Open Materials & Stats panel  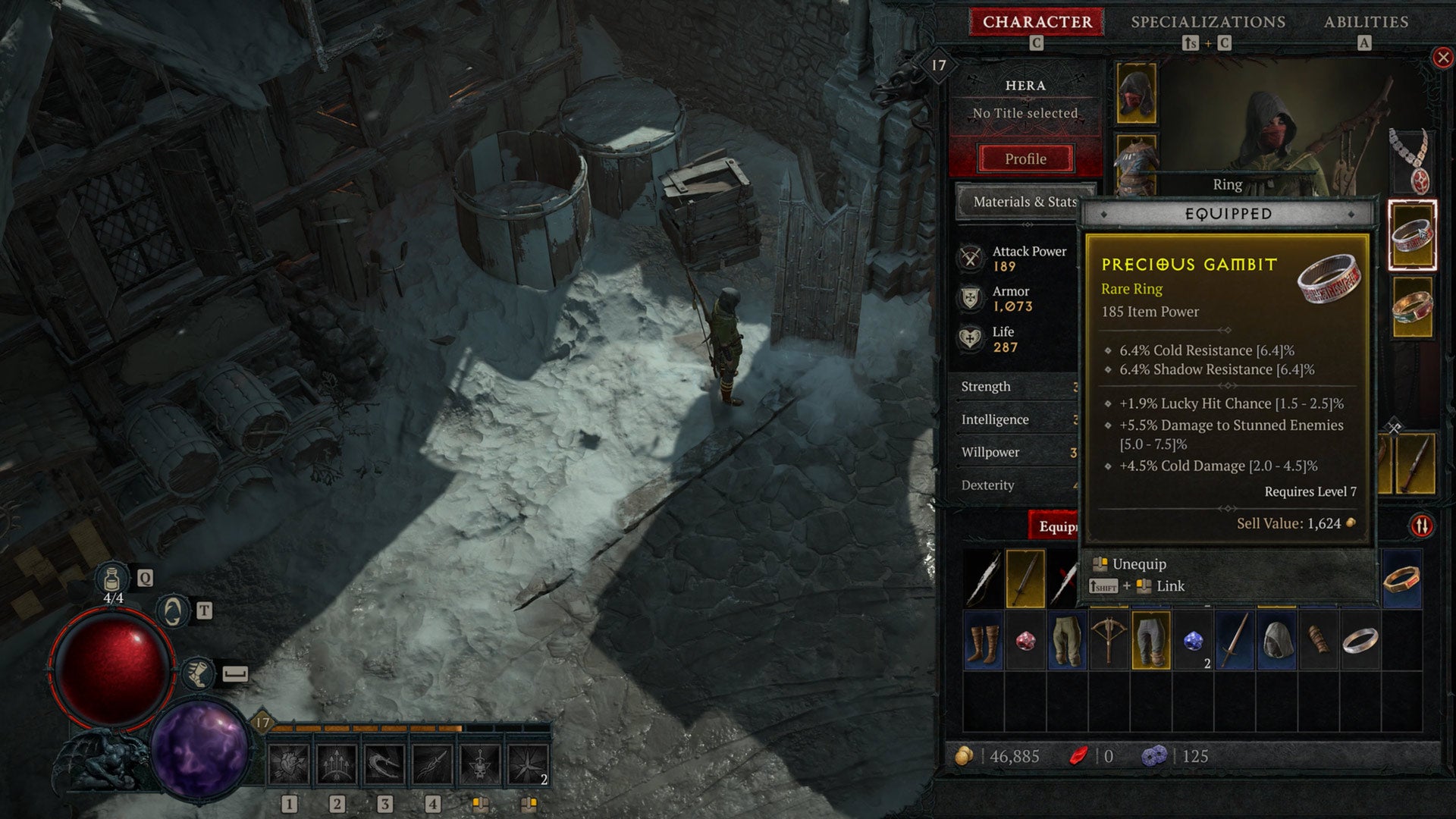(1025, 202)
